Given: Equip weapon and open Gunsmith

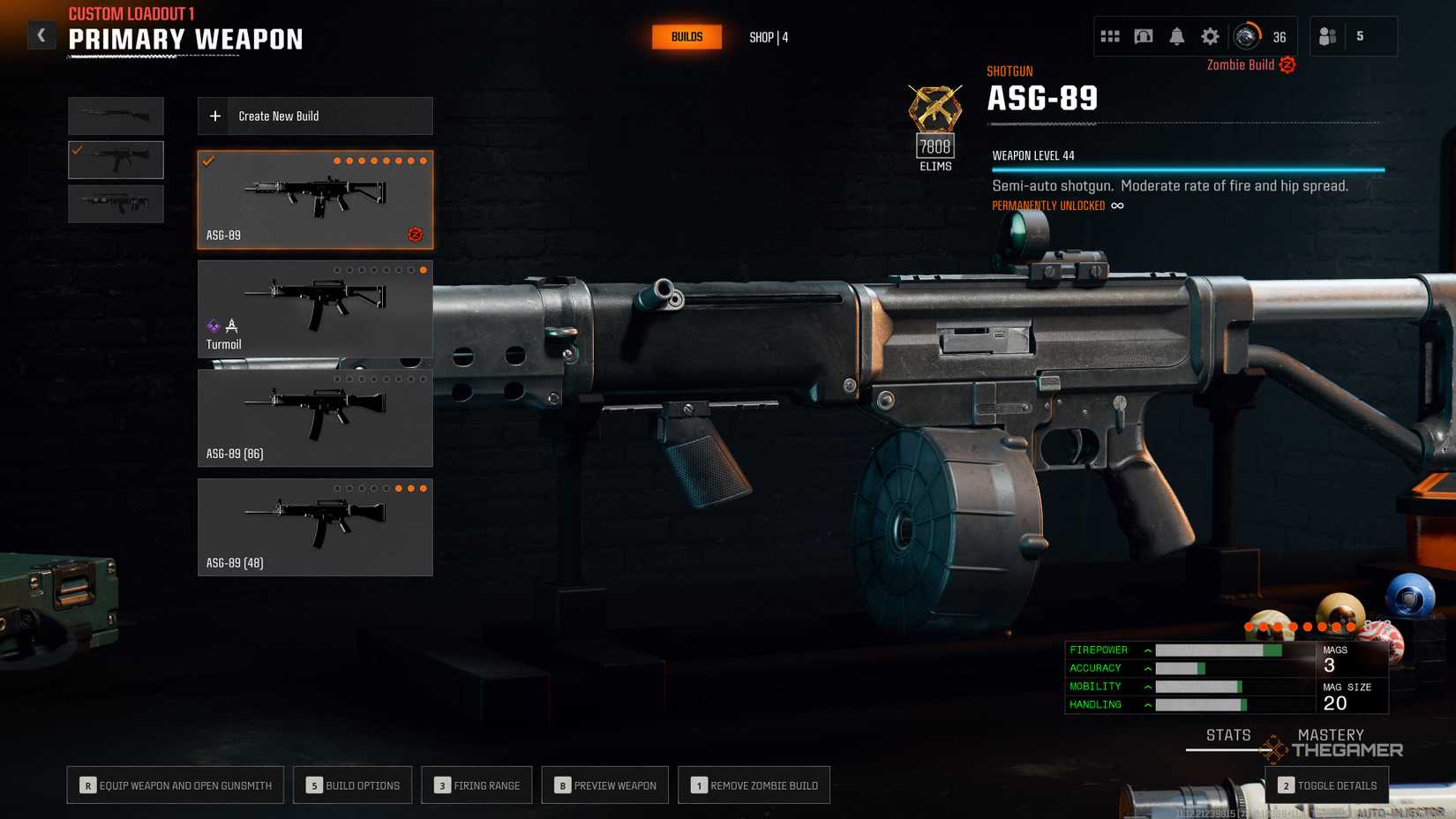Looking at the screenshot, I should (x=176, y=785).
